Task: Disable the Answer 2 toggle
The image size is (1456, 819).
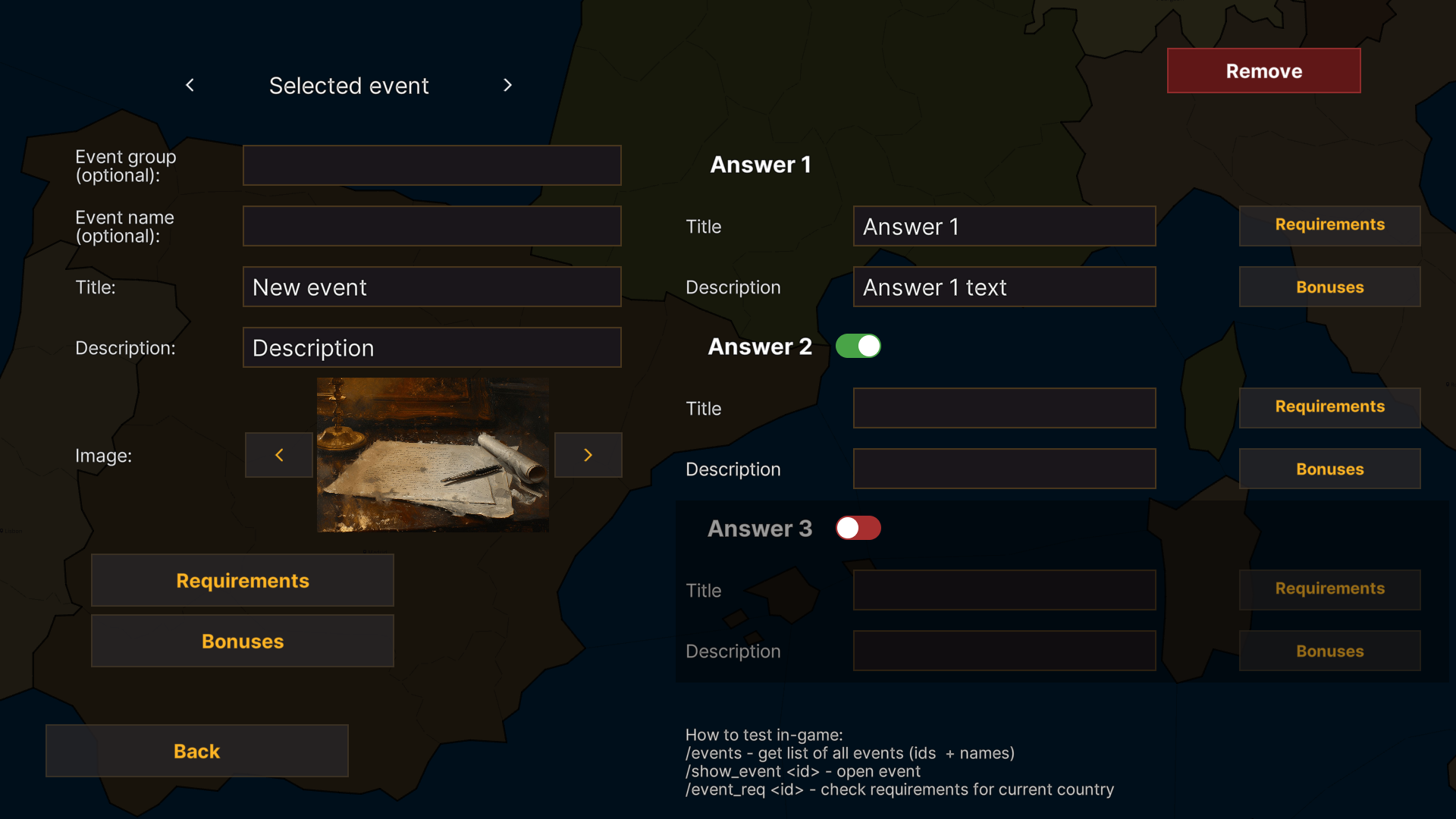Action: click(x=858, y=346)
